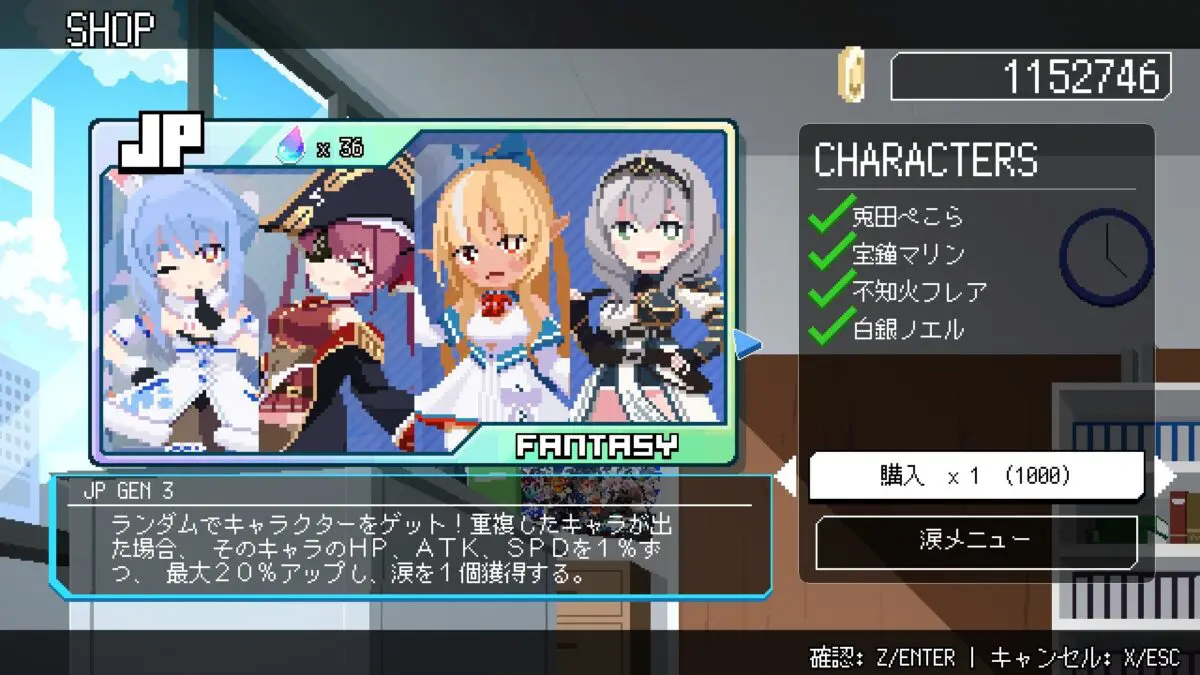Decrease purchase quantity with the left arrow
The height and width of the screenshot is (675, 1200).
[x=787, y=477]
